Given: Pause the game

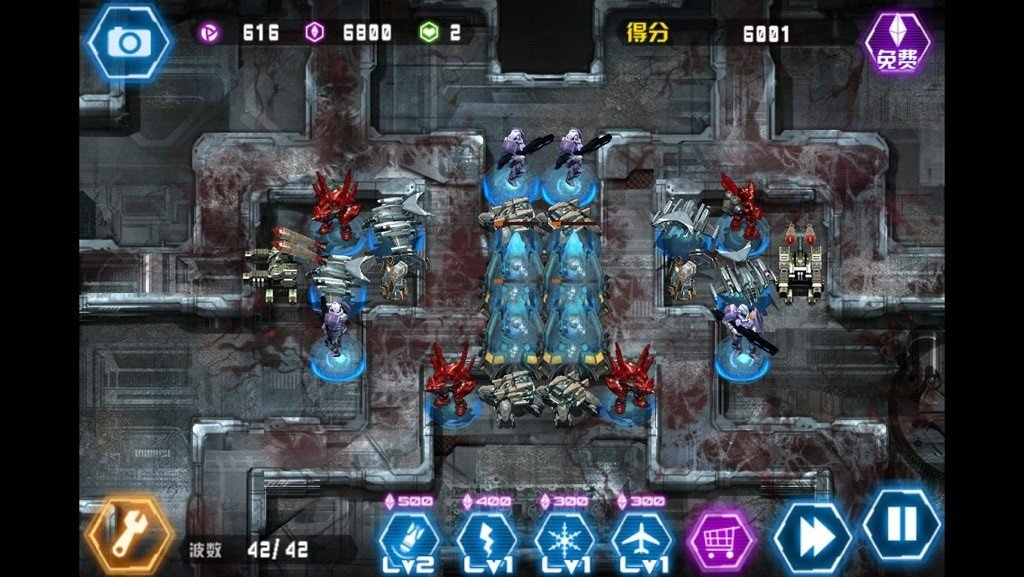Looking at the screenshot, I should pos(901,524).
